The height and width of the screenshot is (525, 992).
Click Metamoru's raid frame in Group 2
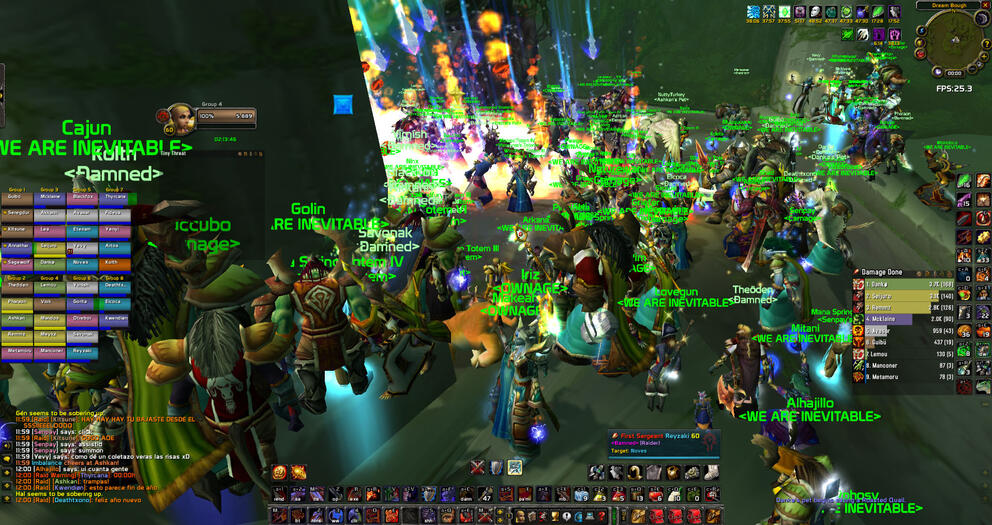[x=17, y=352]
